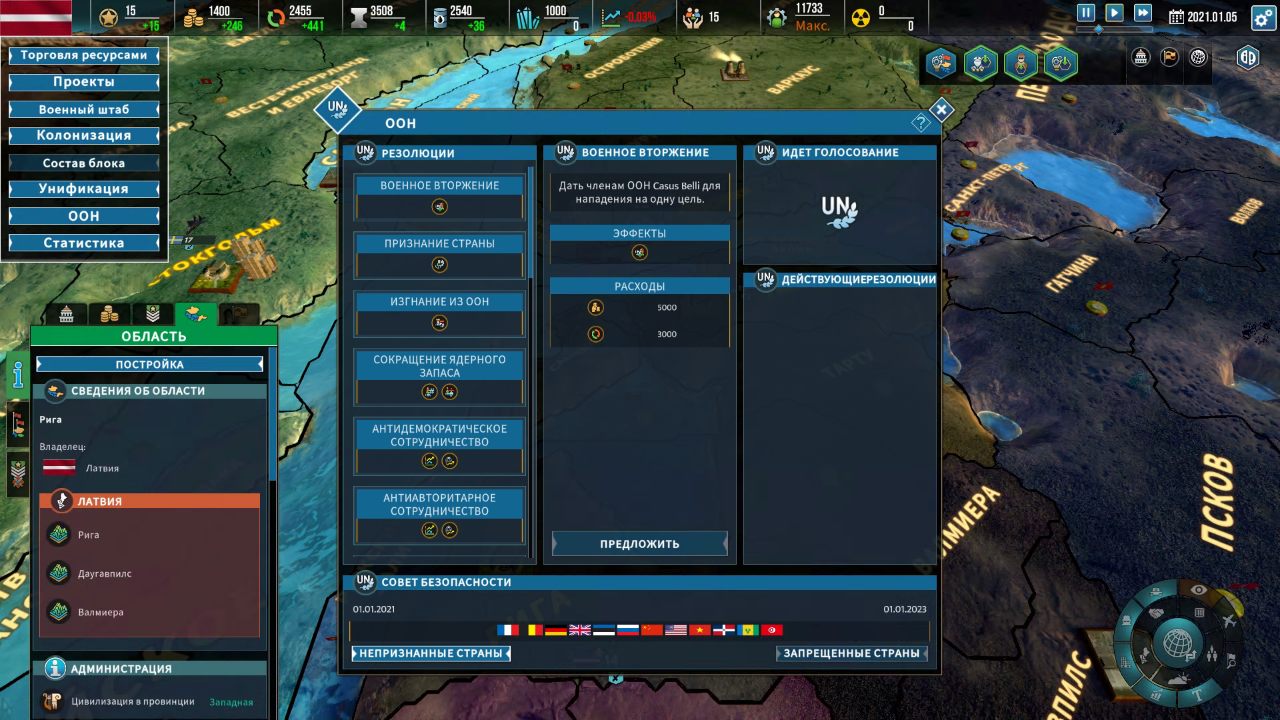Screen dimensions: 1280x720
Task: Open help for the ООН window
Action: [x=921, y=123]
